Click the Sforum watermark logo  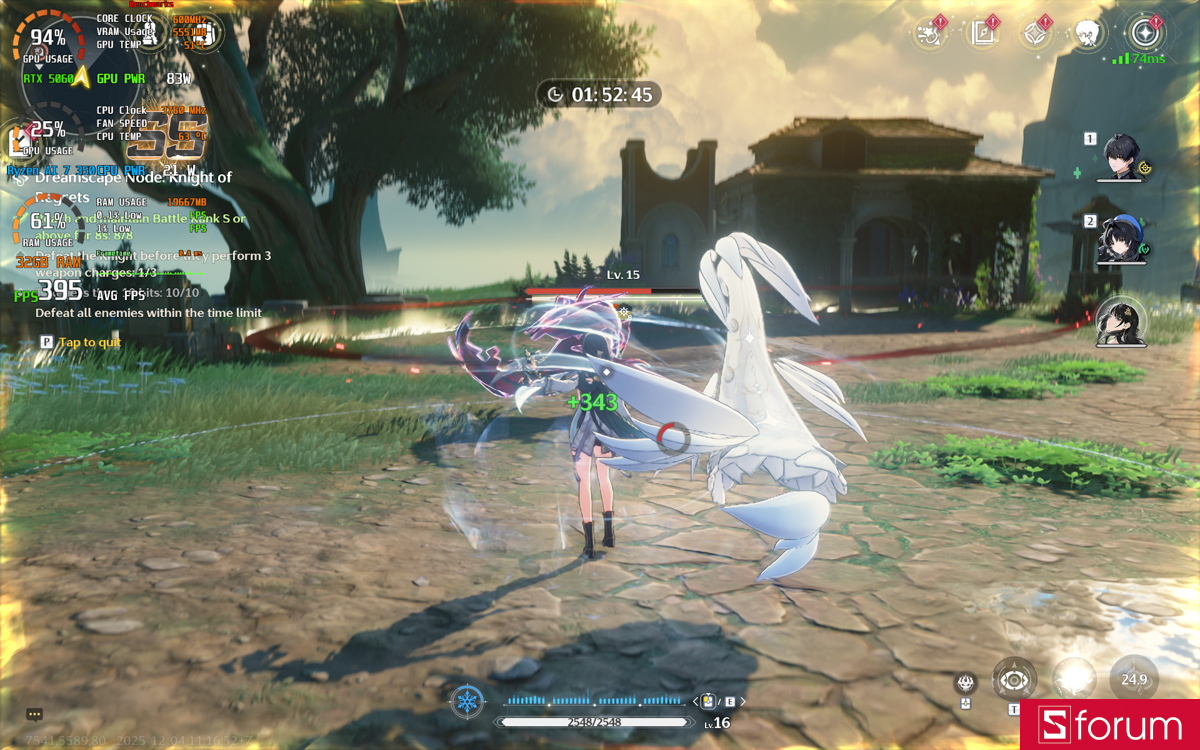(1109, 725)
